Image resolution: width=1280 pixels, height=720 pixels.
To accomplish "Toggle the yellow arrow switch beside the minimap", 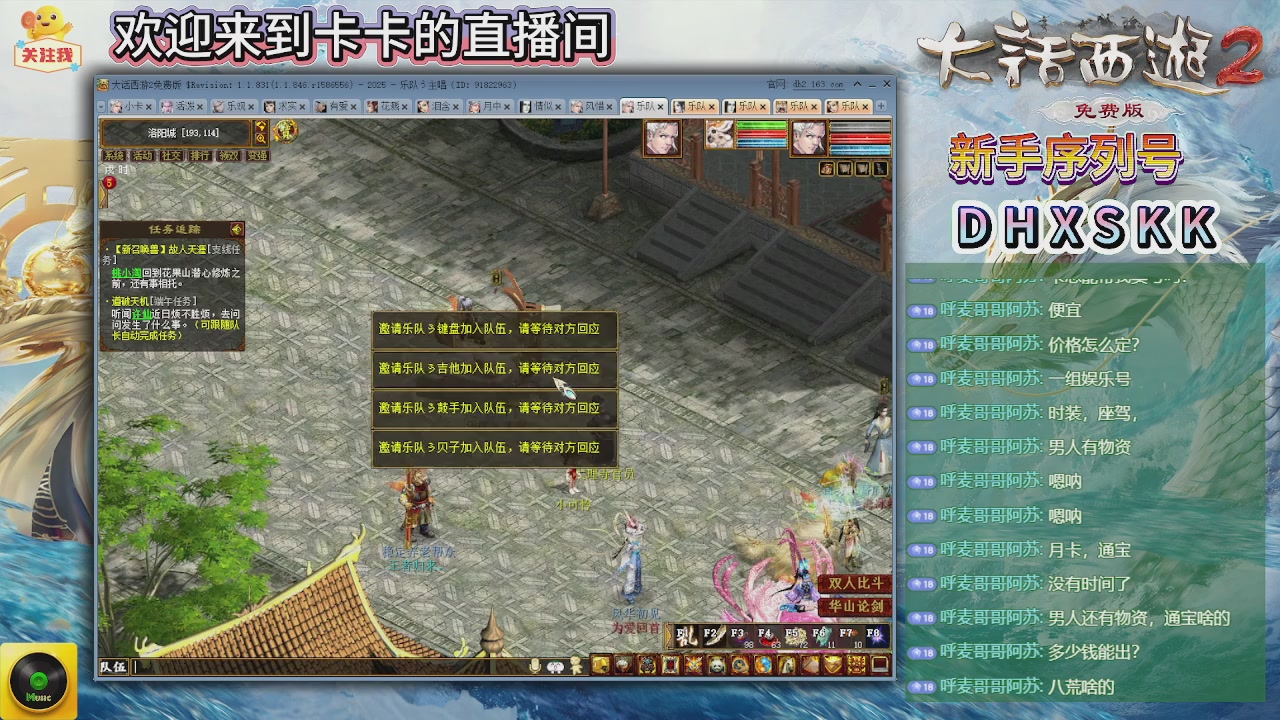I will tap(260, 126).
